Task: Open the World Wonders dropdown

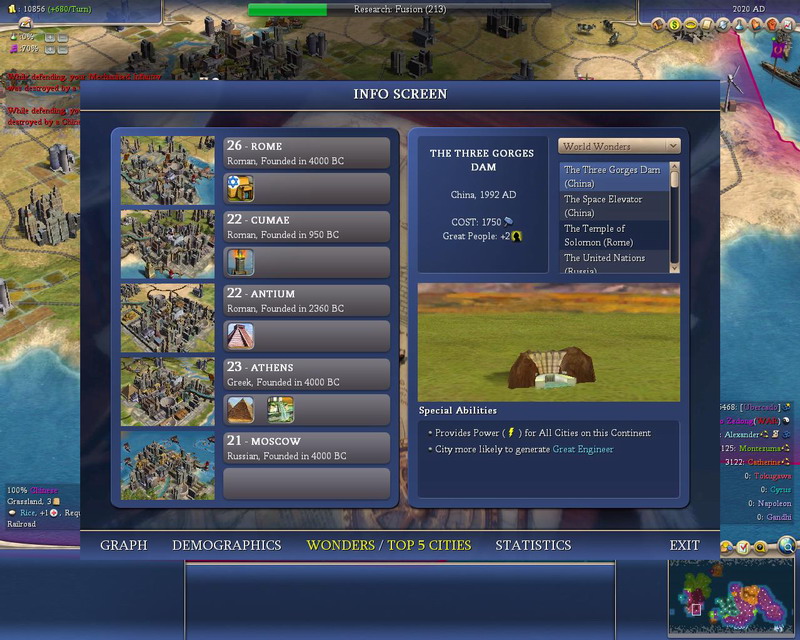Action: 619,146
